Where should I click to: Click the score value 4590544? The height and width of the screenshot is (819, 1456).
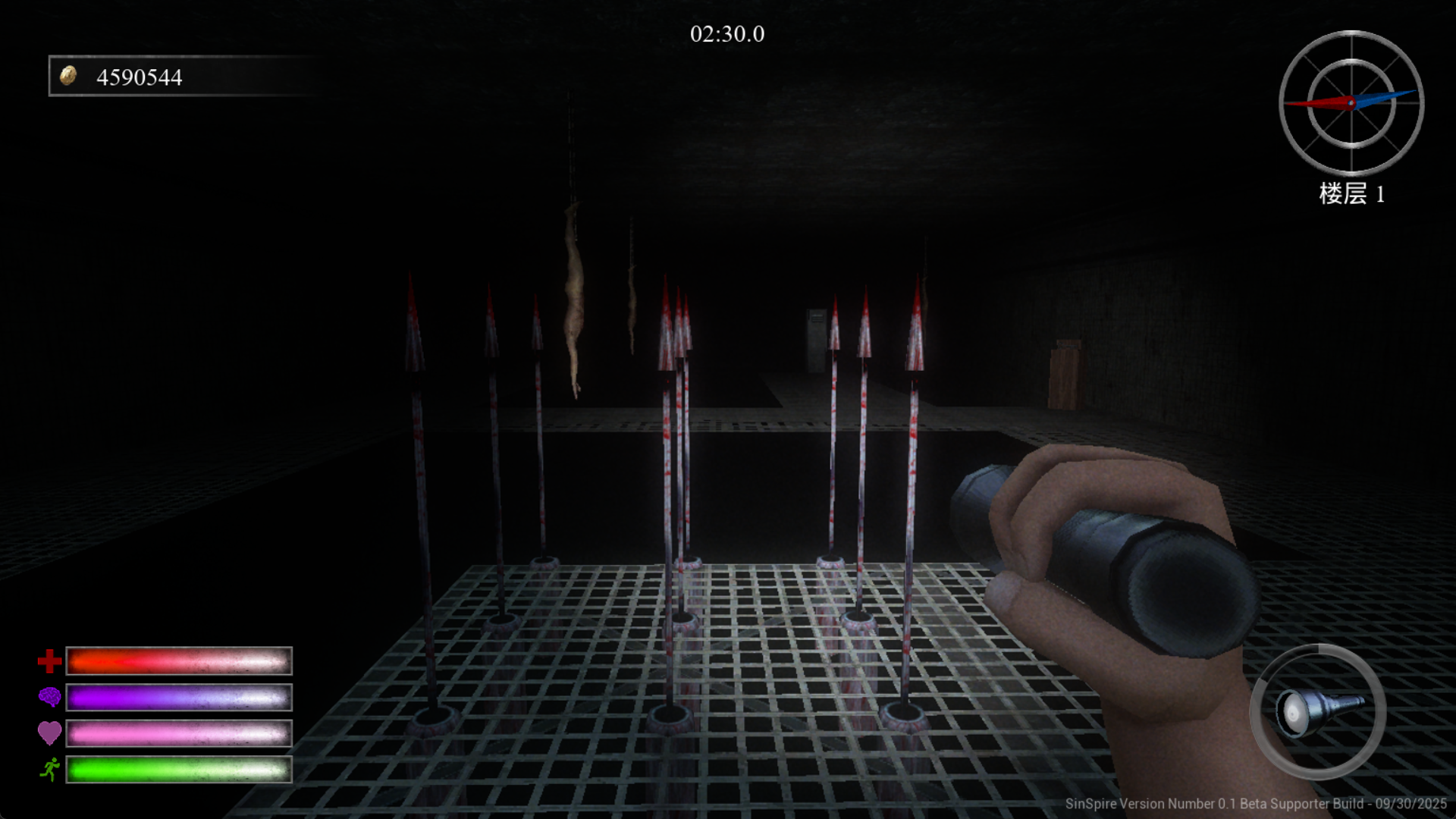coord(140,76)
